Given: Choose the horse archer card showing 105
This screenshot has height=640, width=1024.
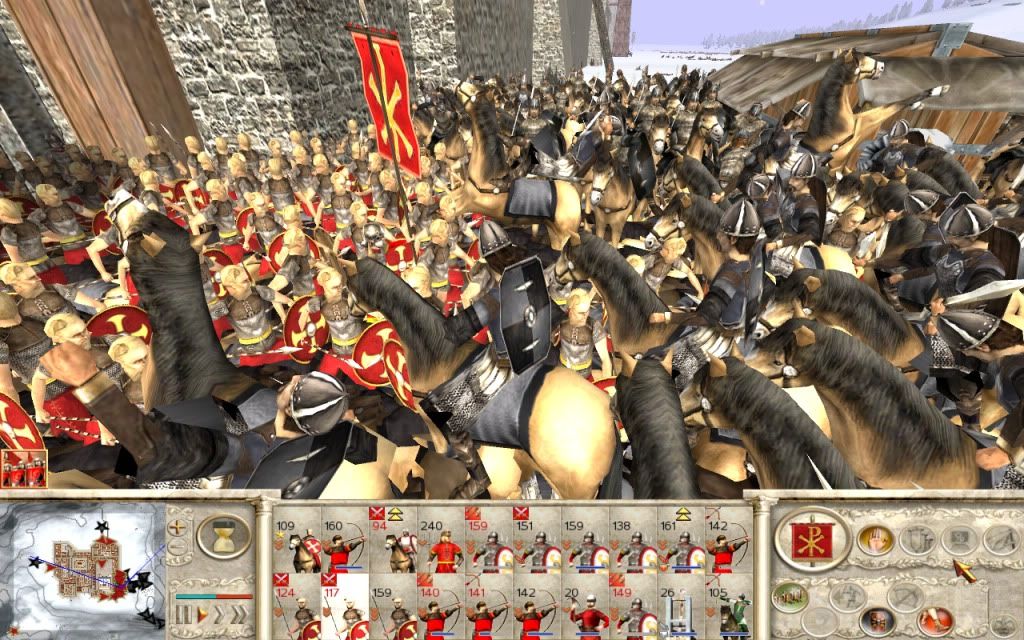Looking at the screenshot, I should 729,608.
